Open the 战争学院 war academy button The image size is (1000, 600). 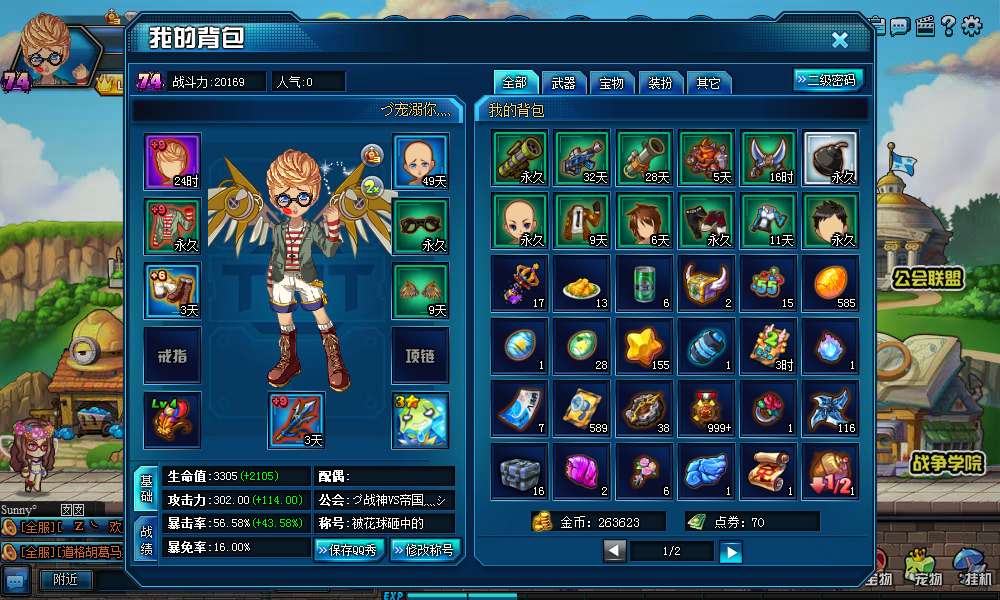[x=946, y=463]
